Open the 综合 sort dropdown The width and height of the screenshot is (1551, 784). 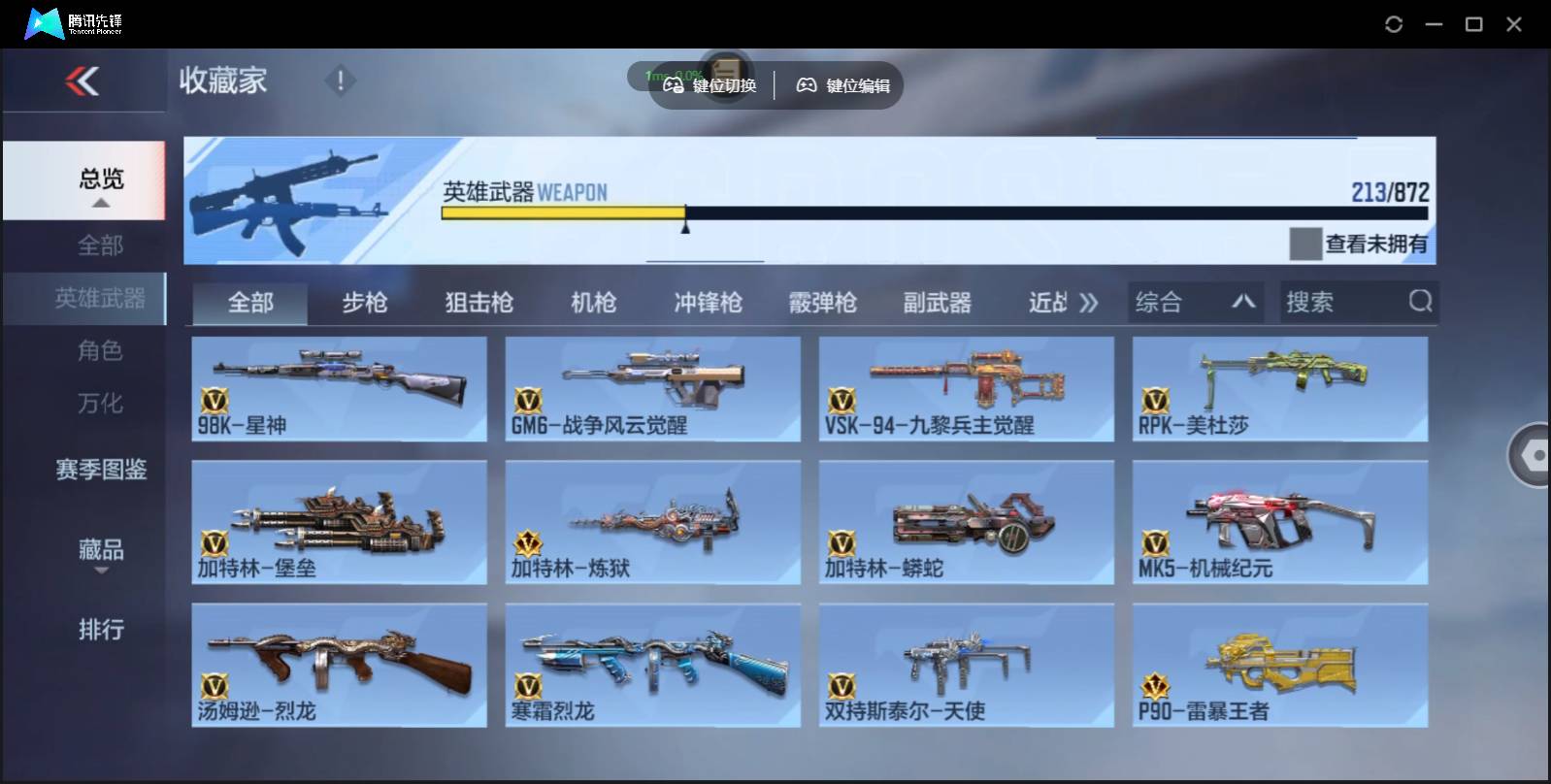[x=1196, y=302]
